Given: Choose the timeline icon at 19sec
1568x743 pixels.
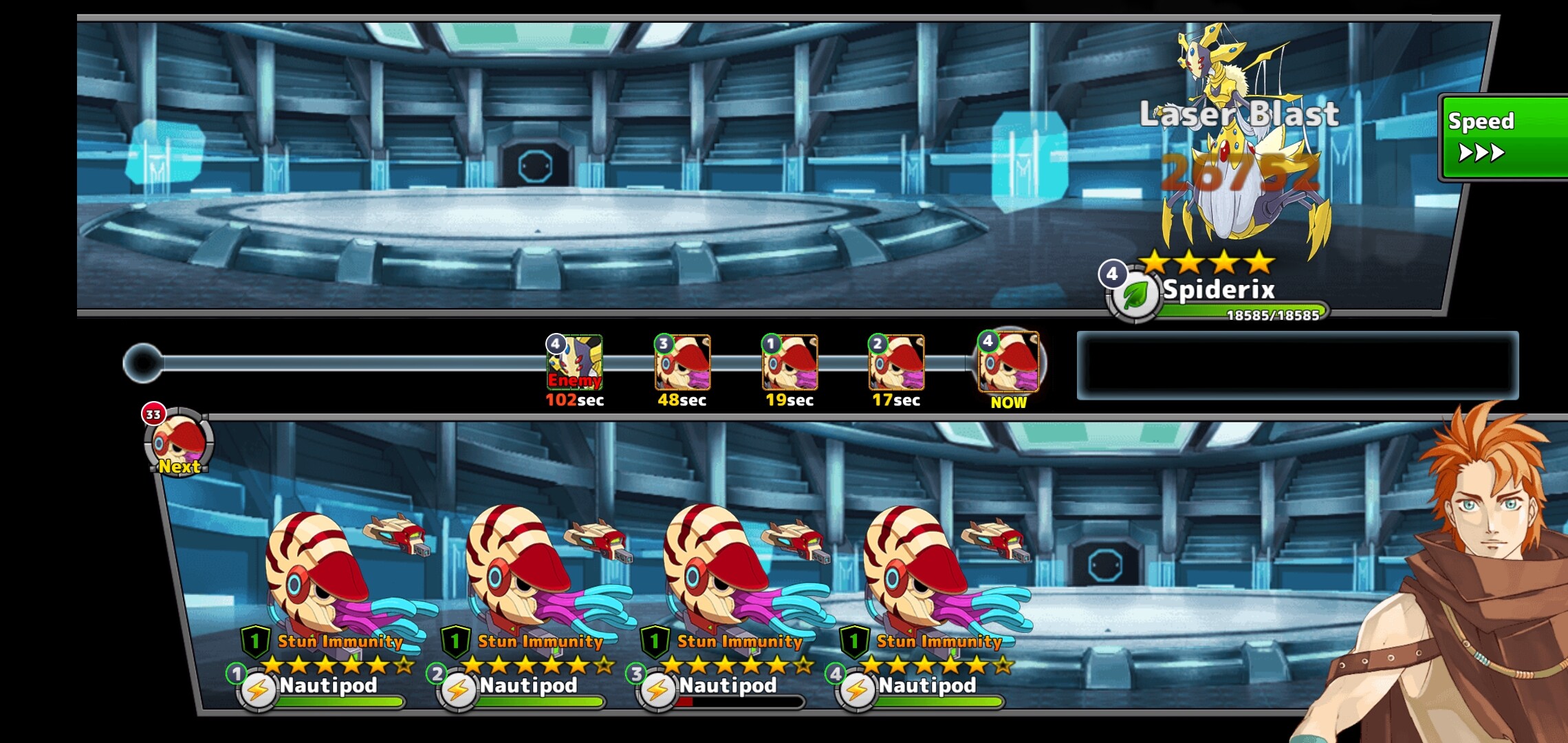Looking at the screenshot, I should tap(790, 363).
